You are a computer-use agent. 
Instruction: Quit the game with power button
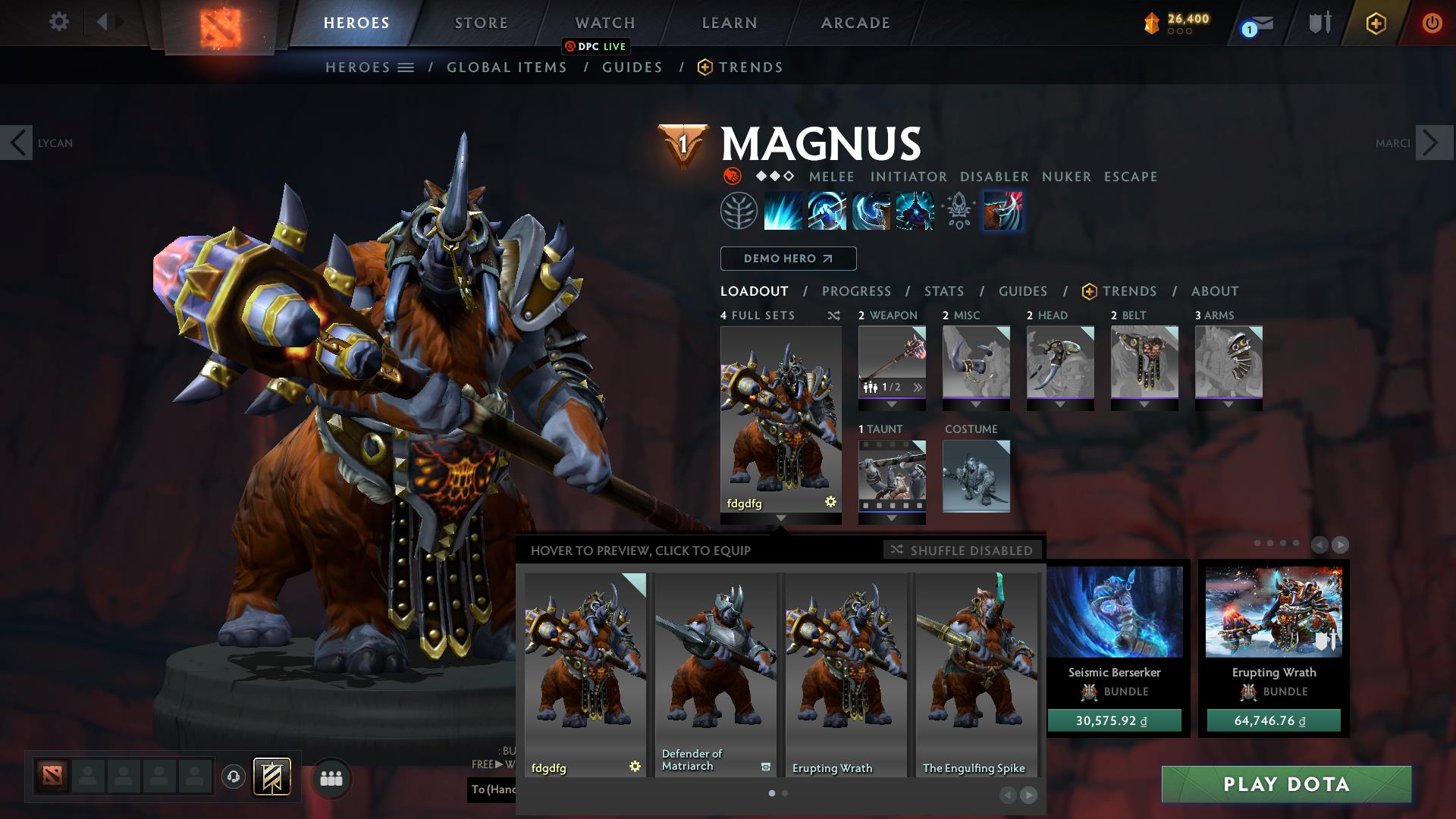tap(1431, 23)
